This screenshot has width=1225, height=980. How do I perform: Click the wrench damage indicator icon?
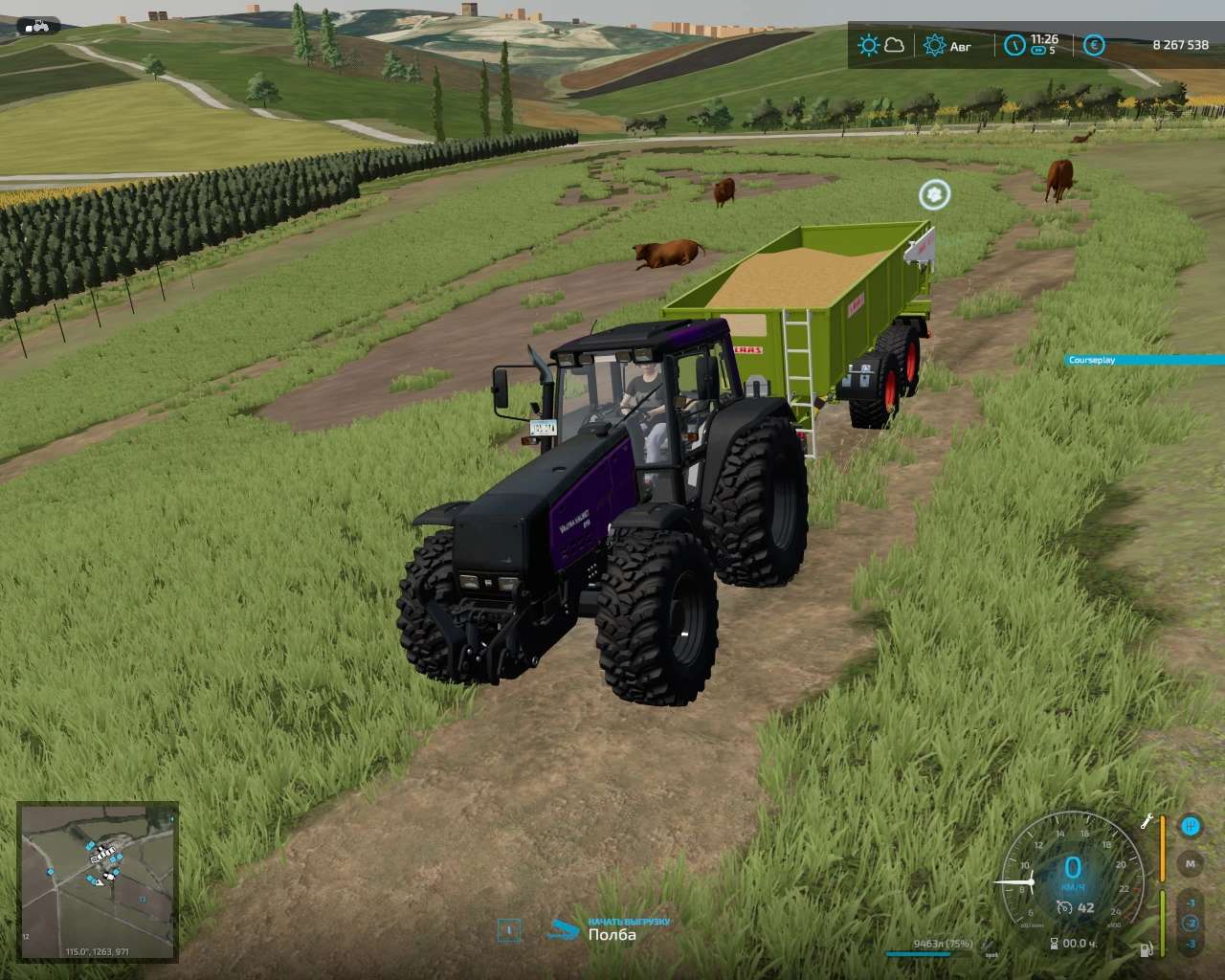1147,822
